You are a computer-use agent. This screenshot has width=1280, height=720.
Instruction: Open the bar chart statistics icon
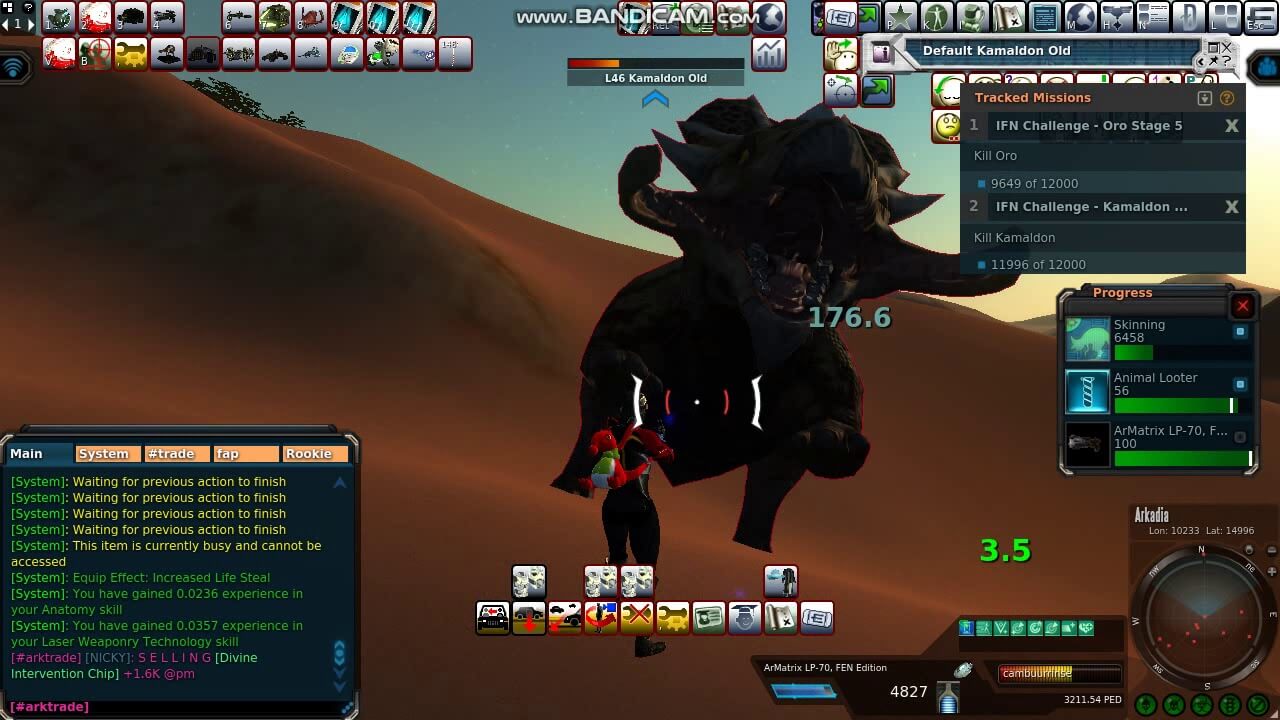click(x=768, y=53)
